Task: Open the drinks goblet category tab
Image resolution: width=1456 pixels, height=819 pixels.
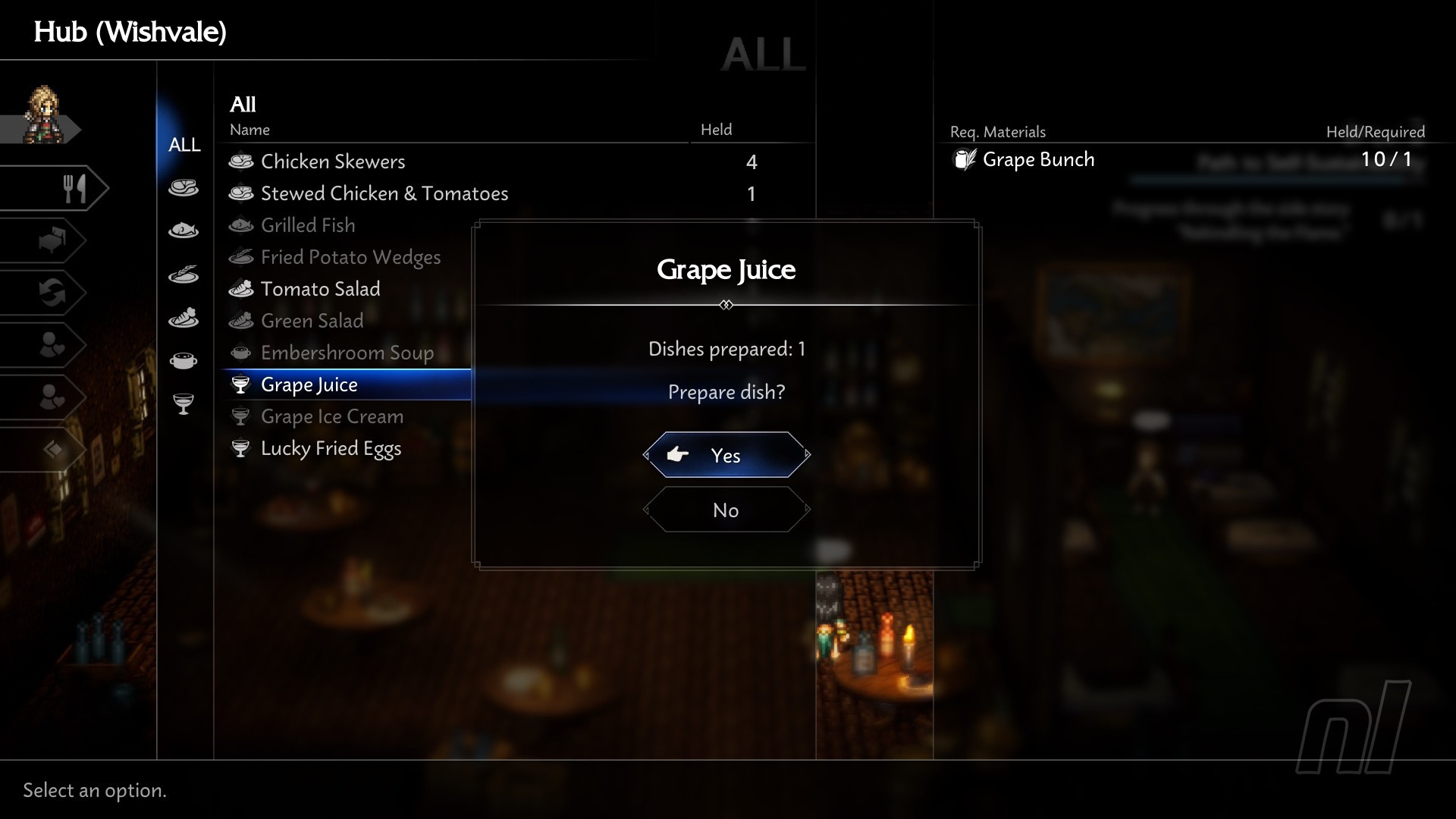Action: point(184,403)
